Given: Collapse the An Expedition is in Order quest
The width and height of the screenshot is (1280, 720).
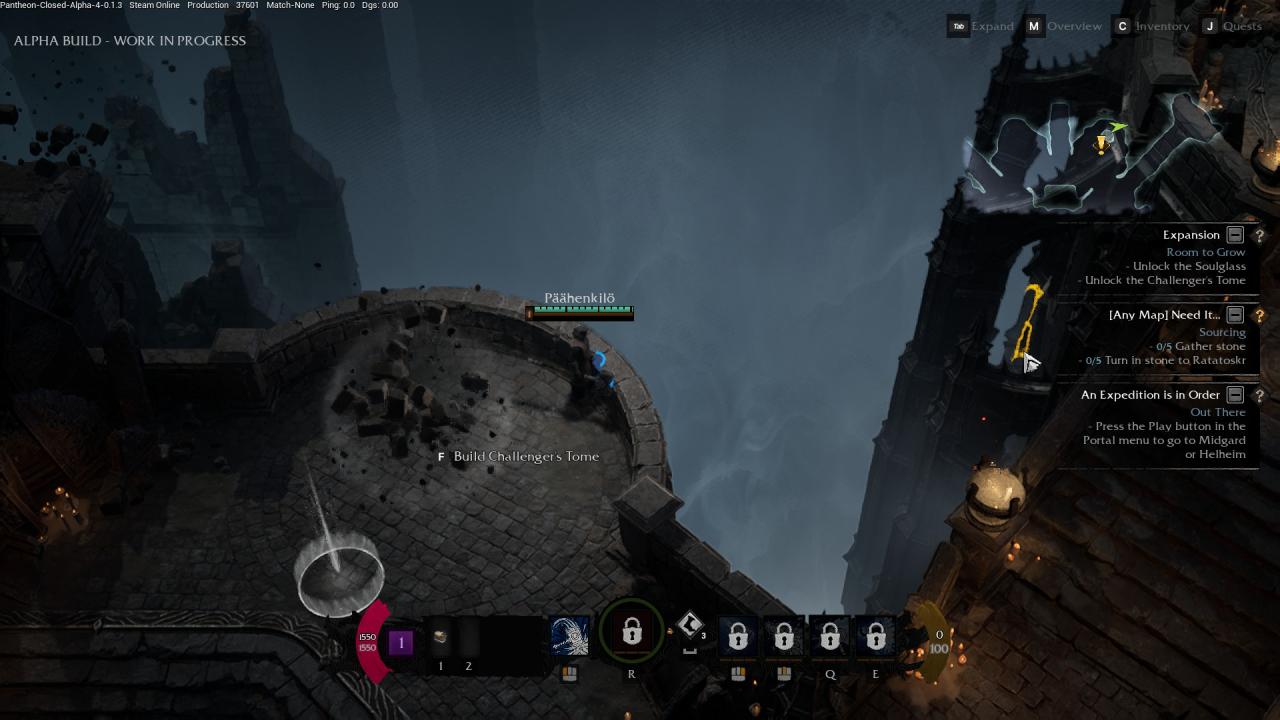Looking at the screenshot, I should point(1235,395).
